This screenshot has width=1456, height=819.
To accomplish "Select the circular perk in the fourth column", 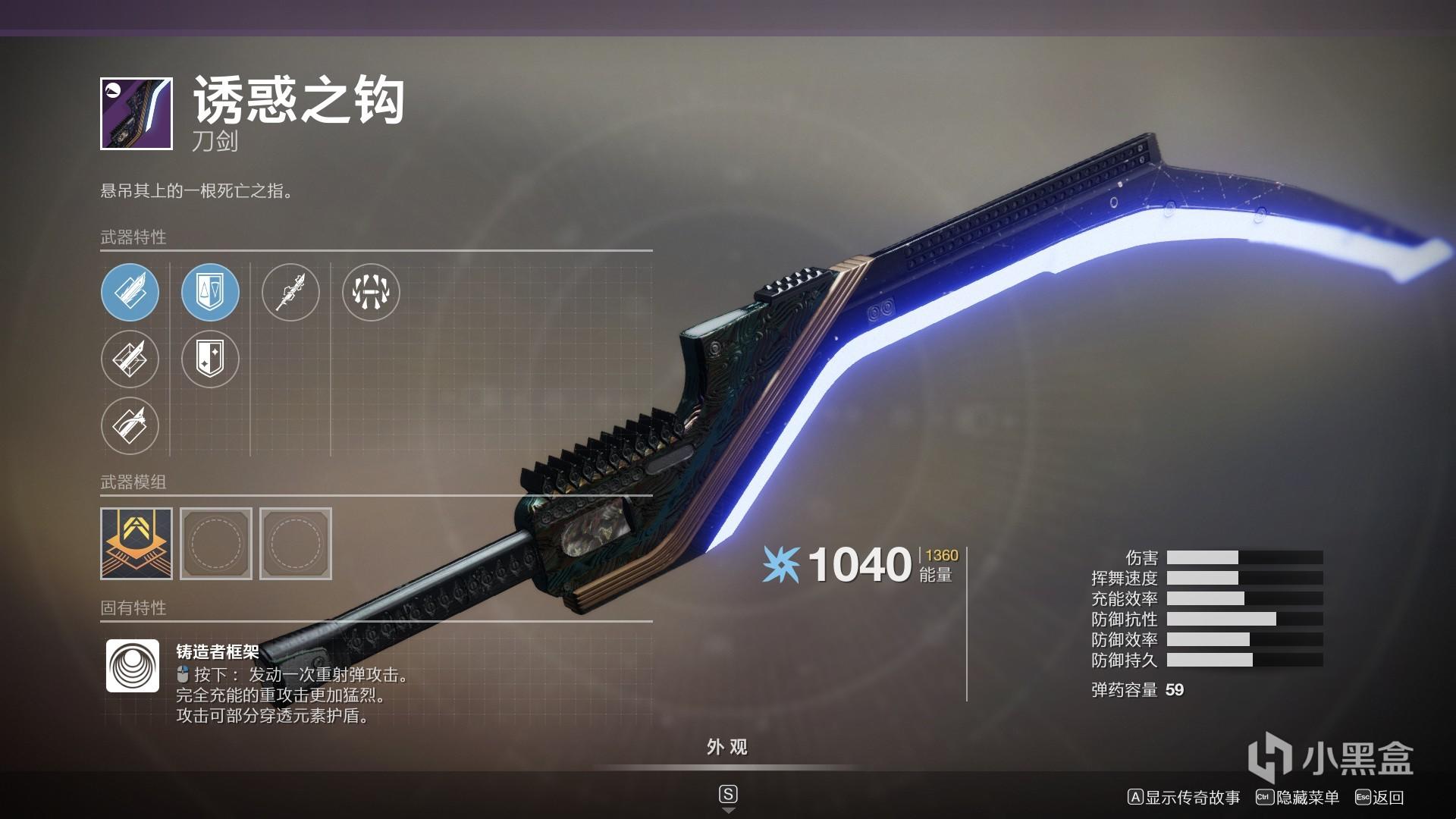I will pyautogui.click(x=371, y=292).
